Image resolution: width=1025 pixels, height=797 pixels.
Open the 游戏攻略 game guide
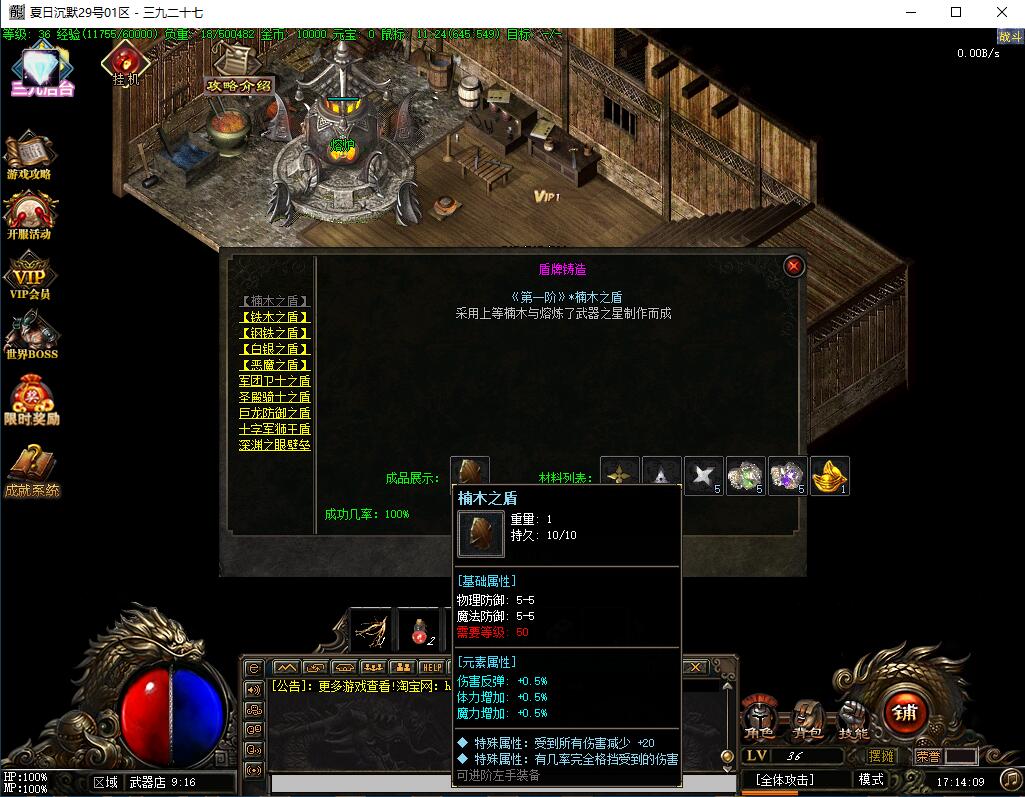tap(30, 155)
